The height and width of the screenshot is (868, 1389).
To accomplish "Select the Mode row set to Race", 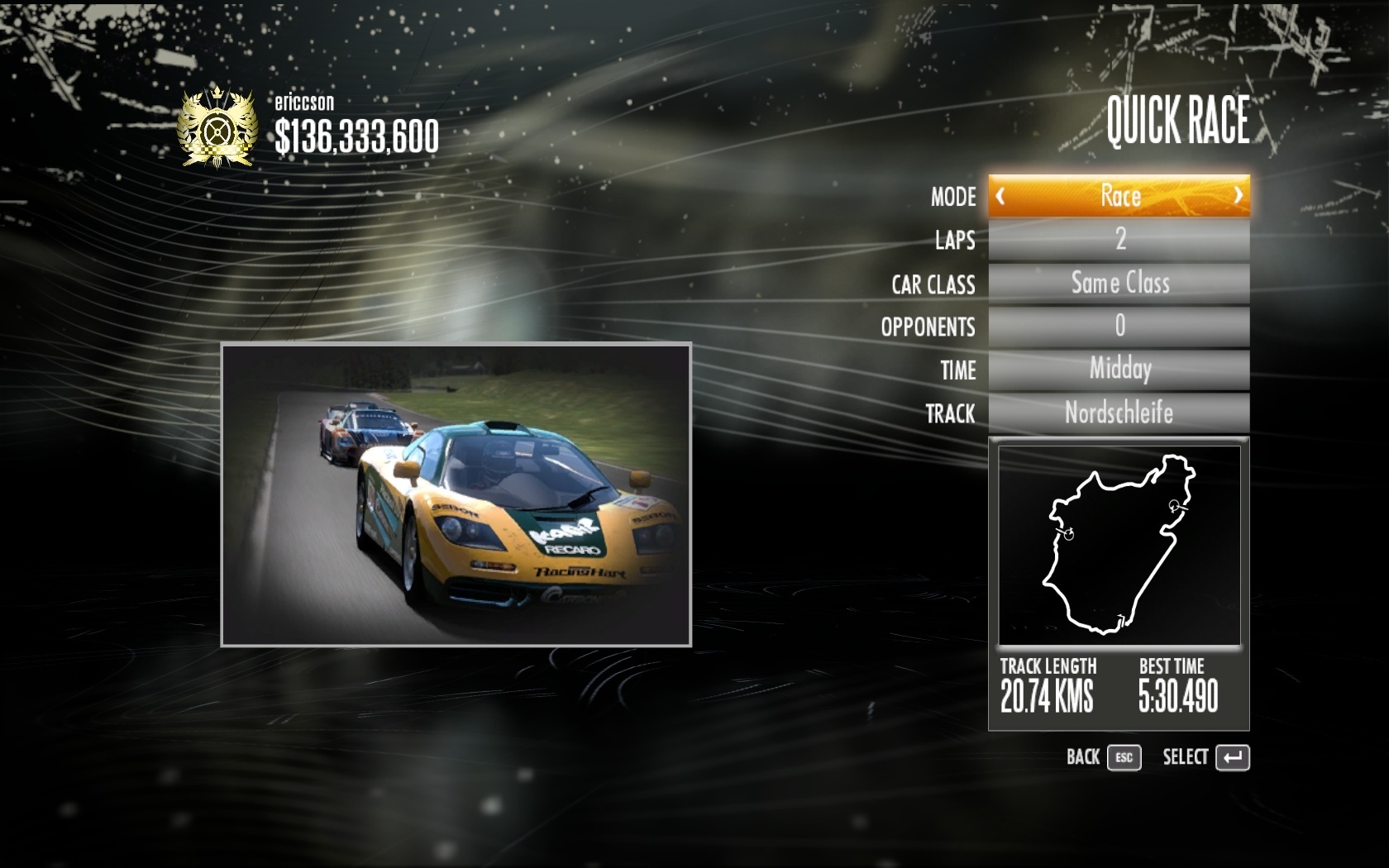I will click(x=1119, y=196).
